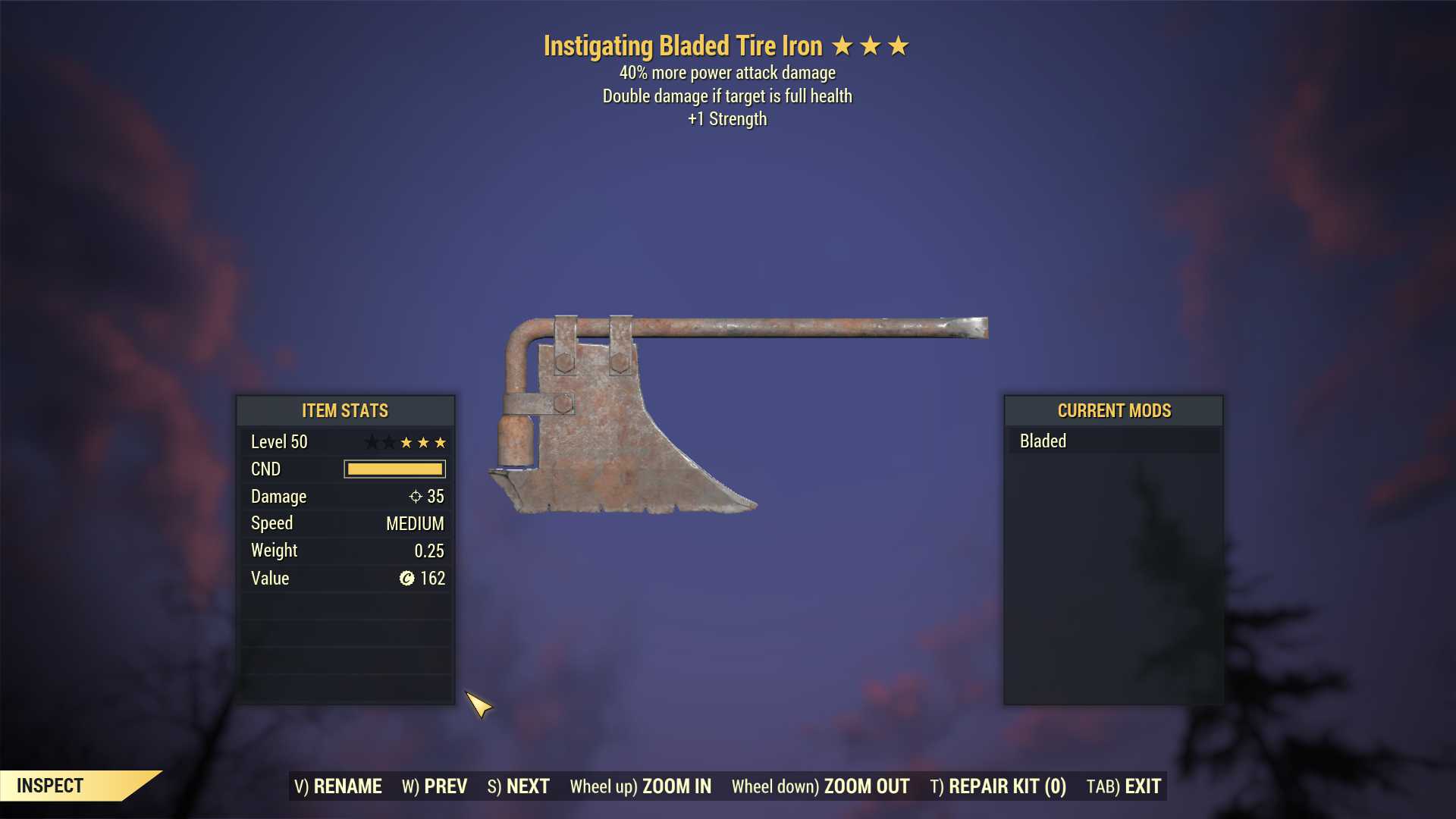Click the caps currency icon next to Value
This screenshot has width=1456, height=819.
407,578
